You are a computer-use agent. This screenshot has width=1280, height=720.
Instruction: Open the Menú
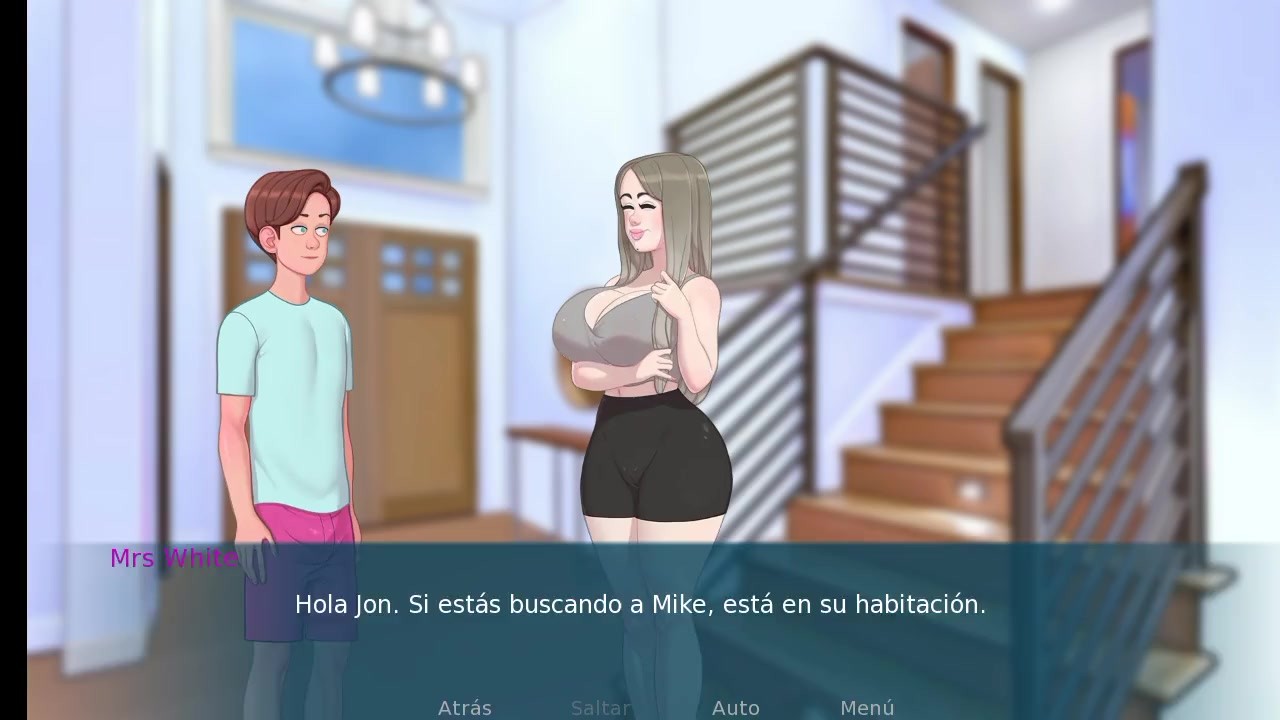867,708
